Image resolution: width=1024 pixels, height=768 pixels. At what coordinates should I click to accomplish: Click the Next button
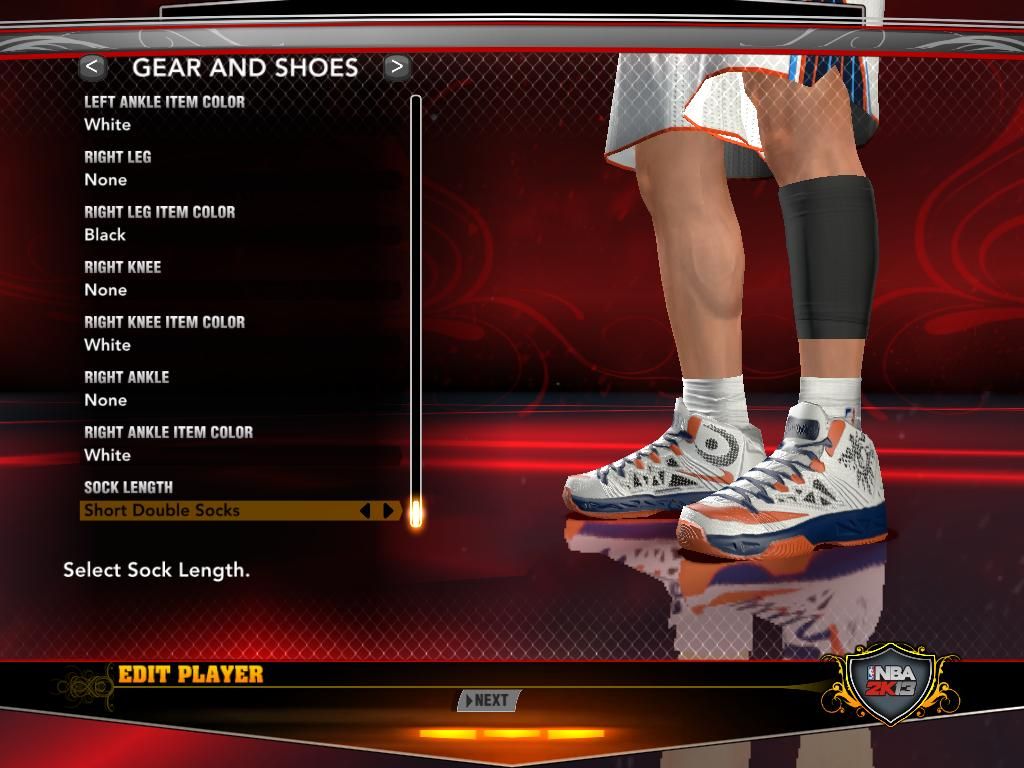click(x=489, y=700)
